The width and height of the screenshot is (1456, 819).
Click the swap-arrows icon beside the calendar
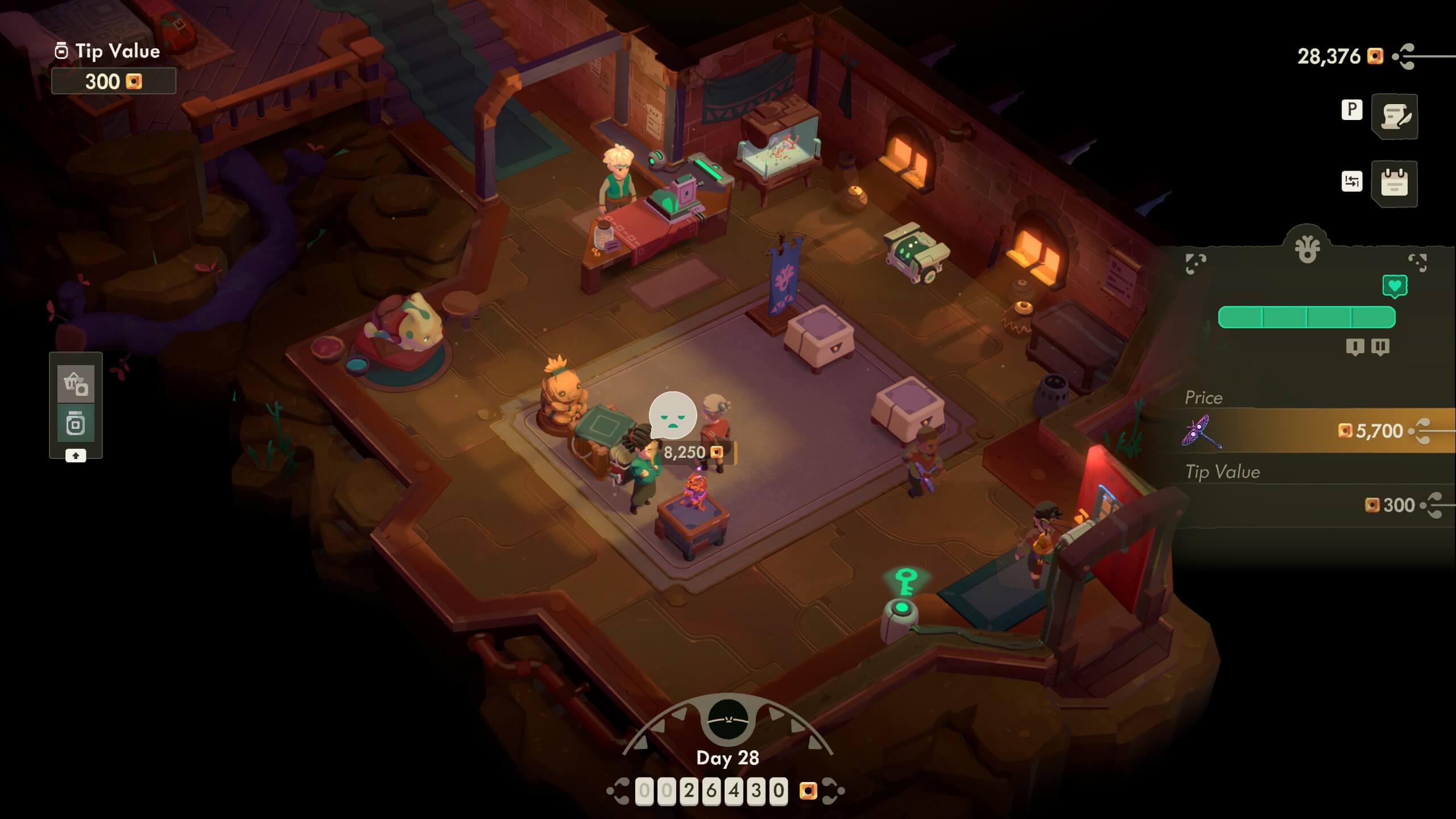[x=1352, y=183]
